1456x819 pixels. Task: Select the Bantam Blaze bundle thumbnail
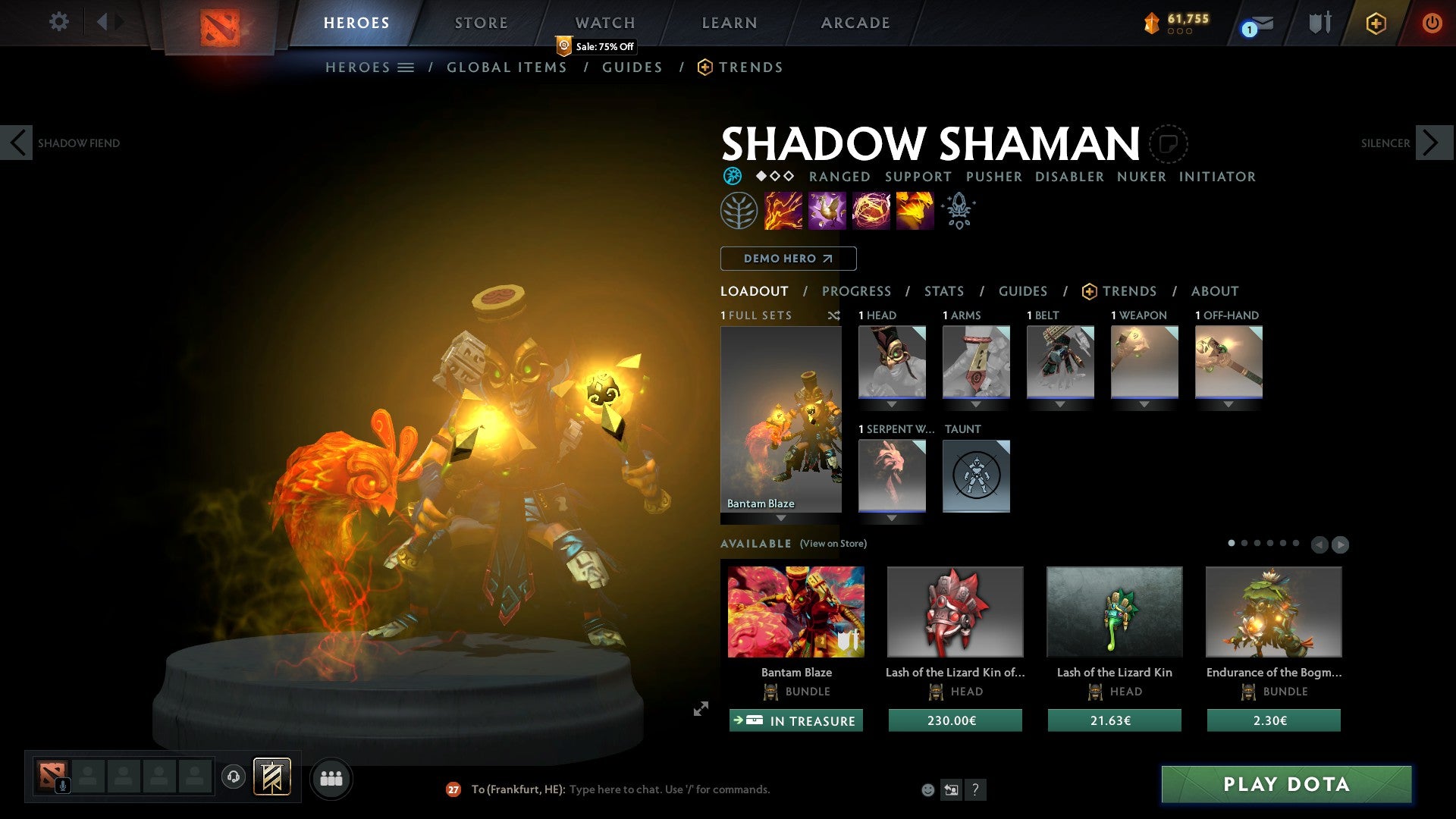tap(795, 611)
